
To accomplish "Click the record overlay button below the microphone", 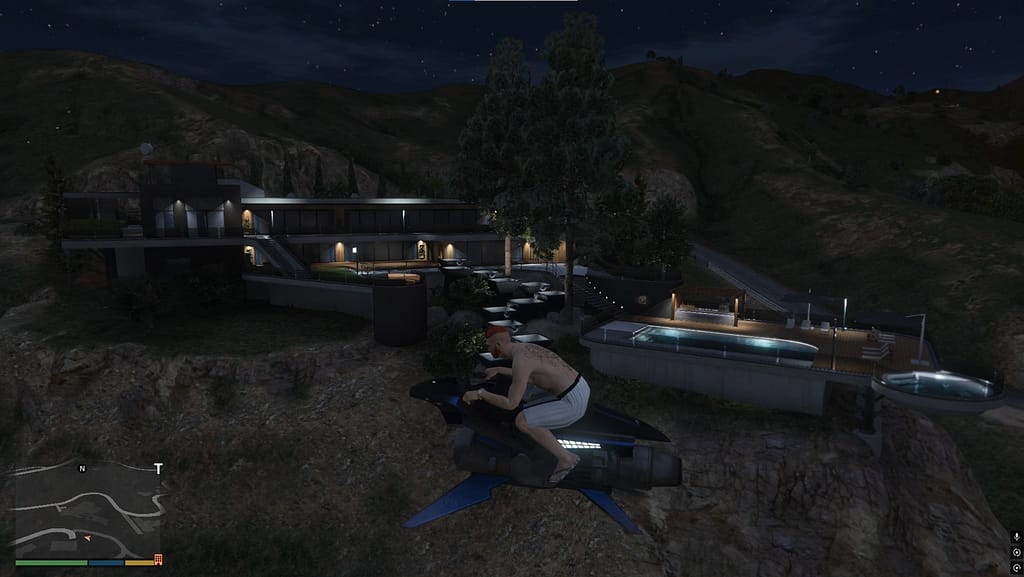I will [x=1016, y=551].
